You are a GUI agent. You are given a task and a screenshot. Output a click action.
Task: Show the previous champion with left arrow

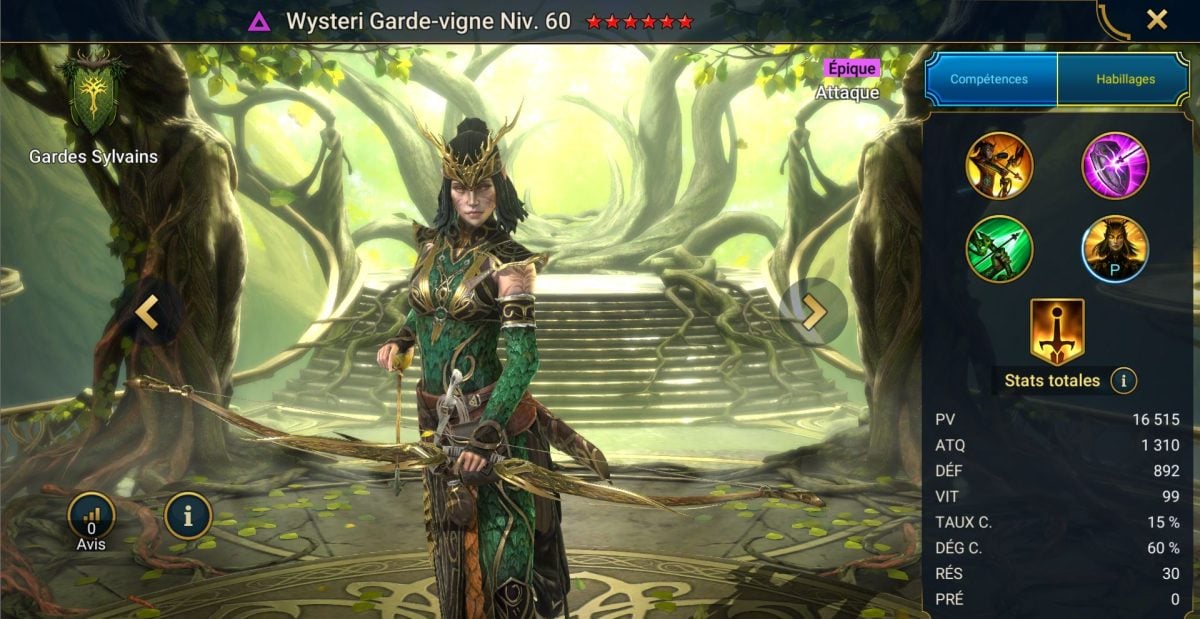click(147, 312)
